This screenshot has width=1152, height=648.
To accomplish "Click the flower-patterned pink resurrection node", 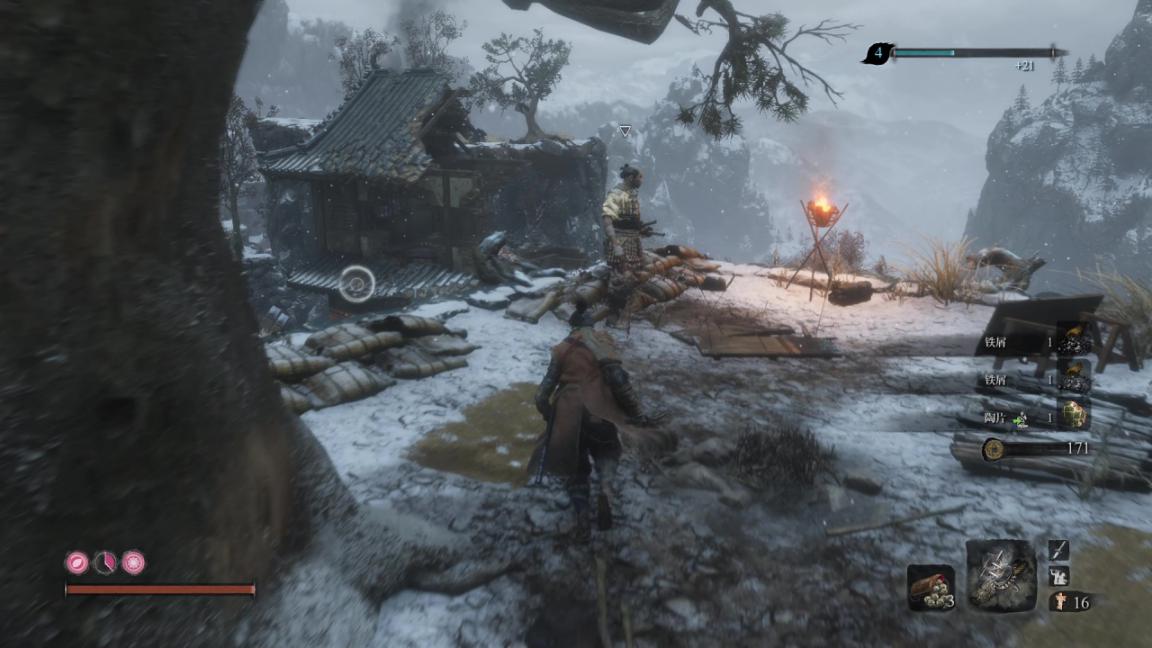I will point(133,563).
